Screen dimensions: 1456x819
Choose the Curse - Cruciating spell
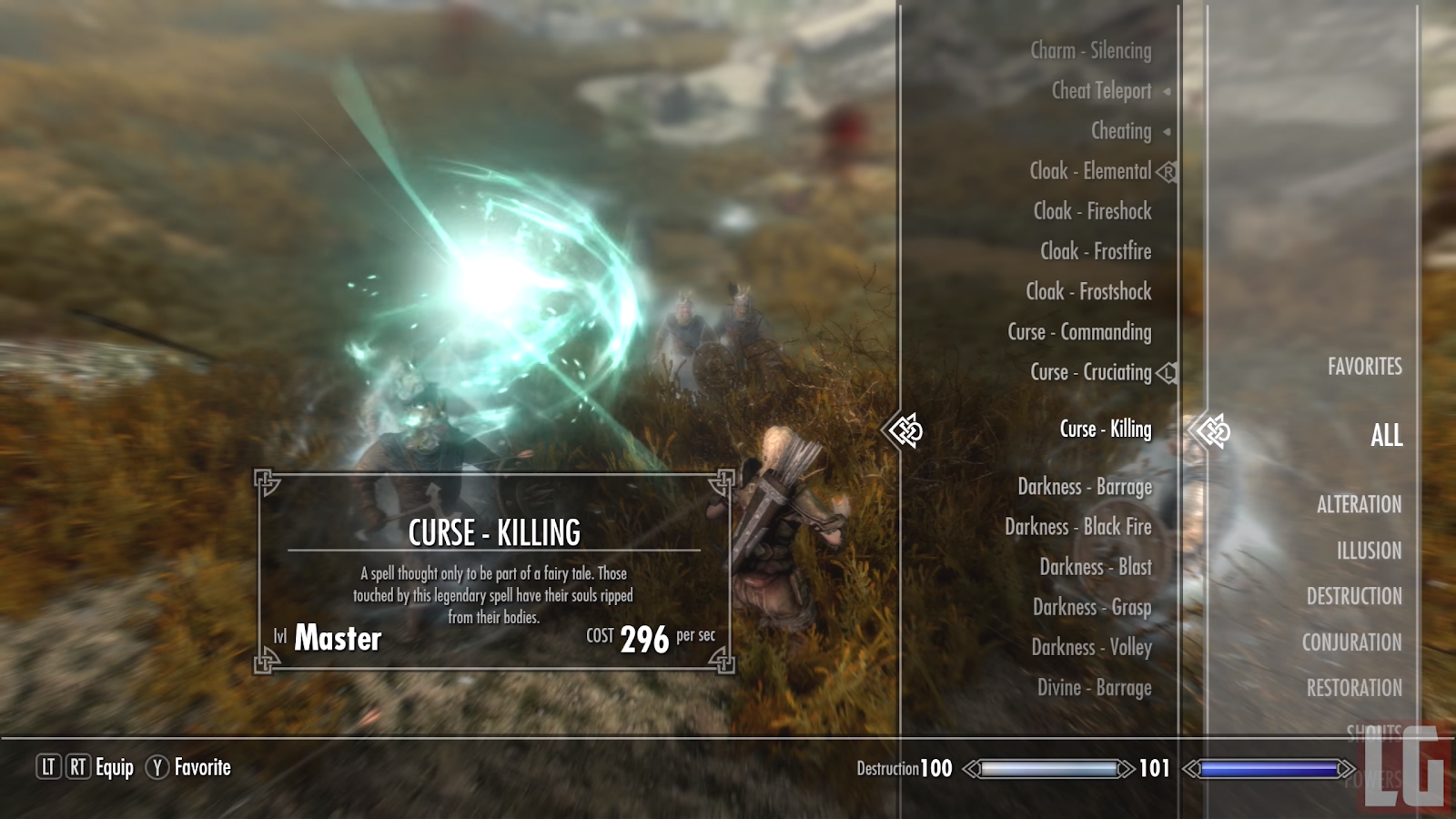point(1090,372)
